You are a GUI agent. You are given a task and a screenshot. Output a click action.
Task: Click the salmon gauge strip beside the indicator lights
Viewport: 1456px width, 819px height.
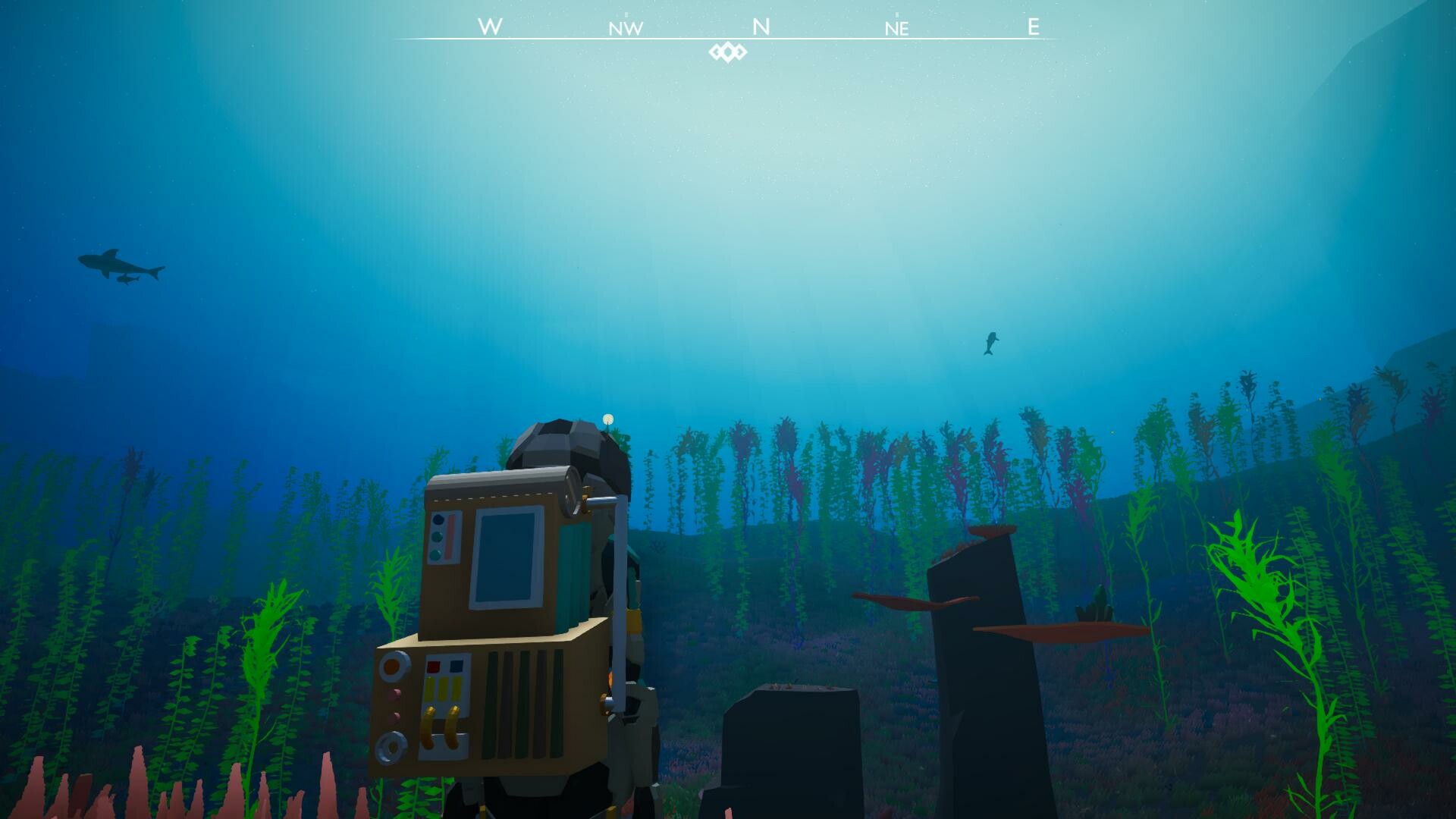pos(450,536)
